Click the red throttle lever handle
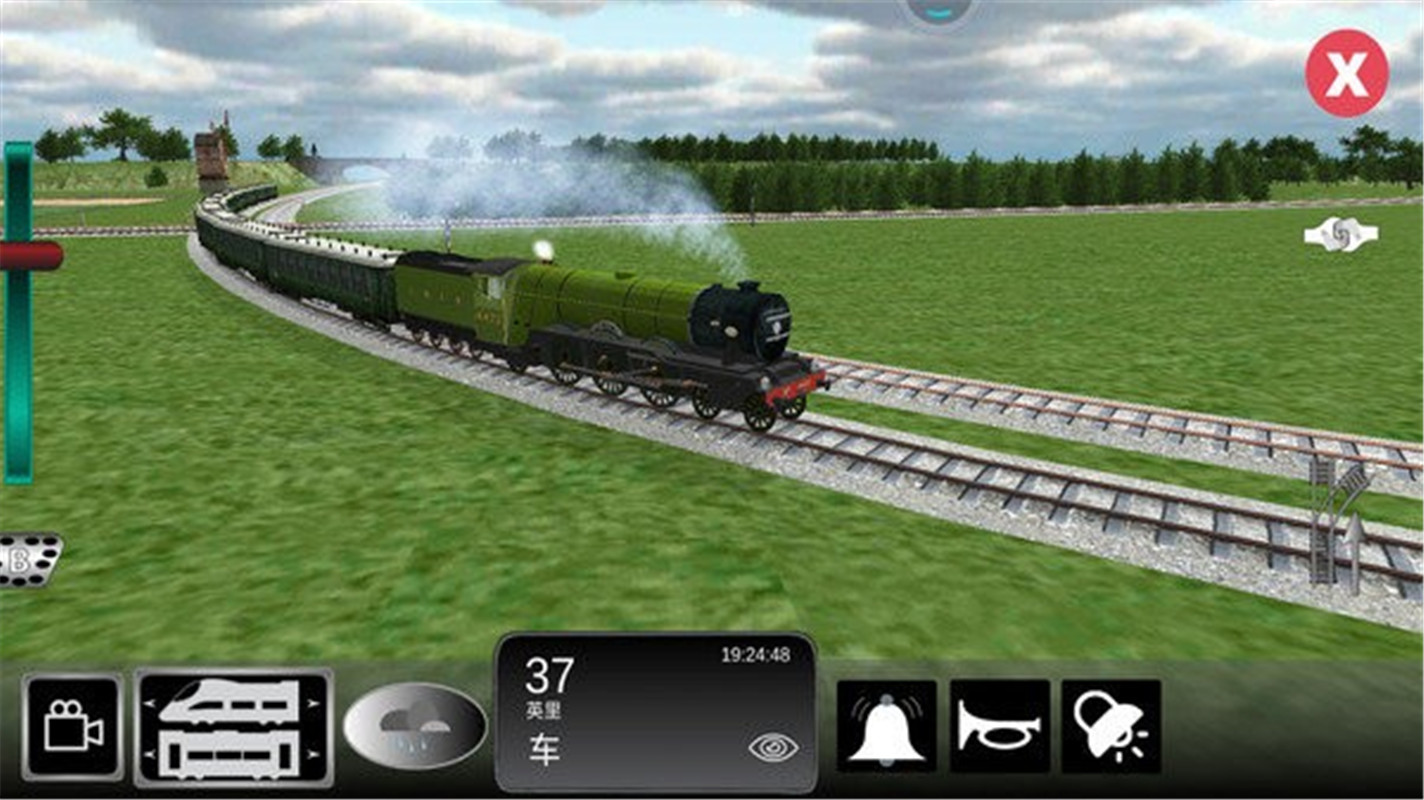 [30, 255]
